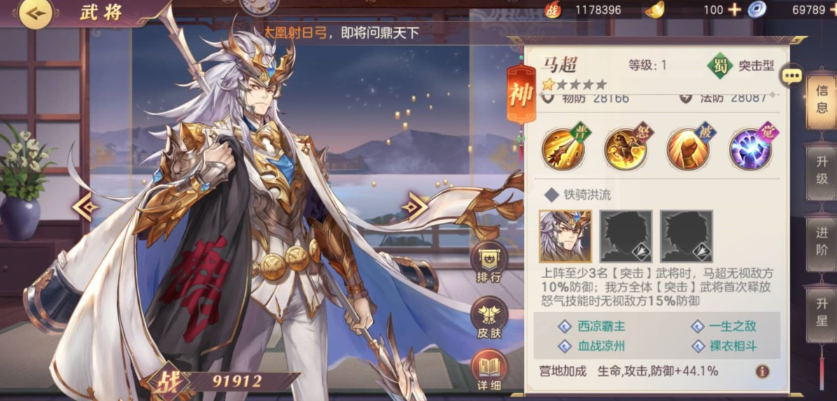837x401 pixels.
Task: Go back using the gold arrow button
Action: click(35, 13)
